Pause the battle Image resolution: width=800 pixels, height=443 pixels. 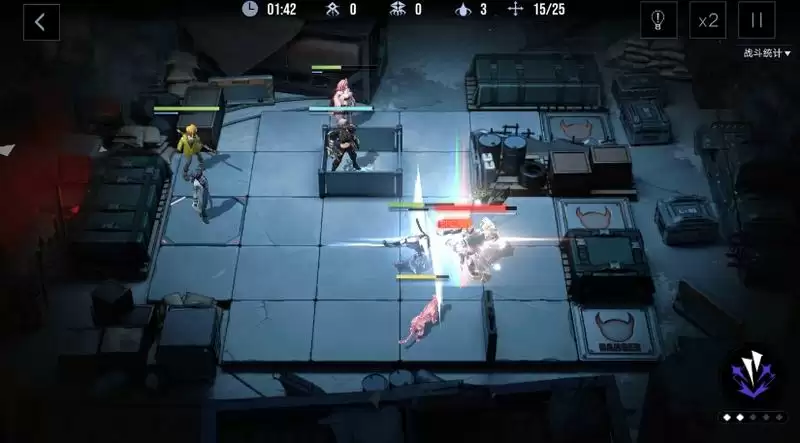[x=757, y=20]
